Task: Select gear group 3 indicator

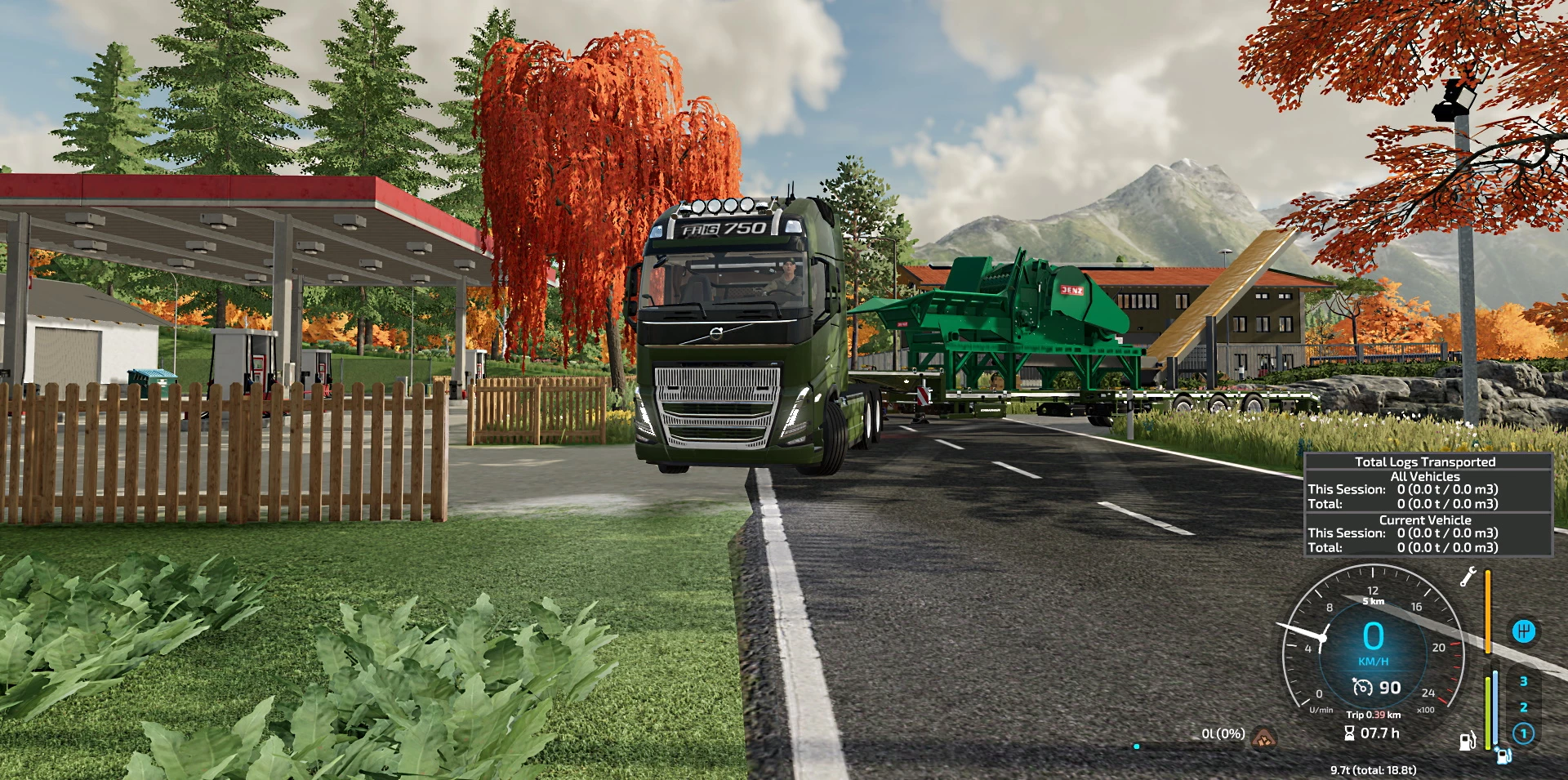Action: click(x=1523, y=681)
